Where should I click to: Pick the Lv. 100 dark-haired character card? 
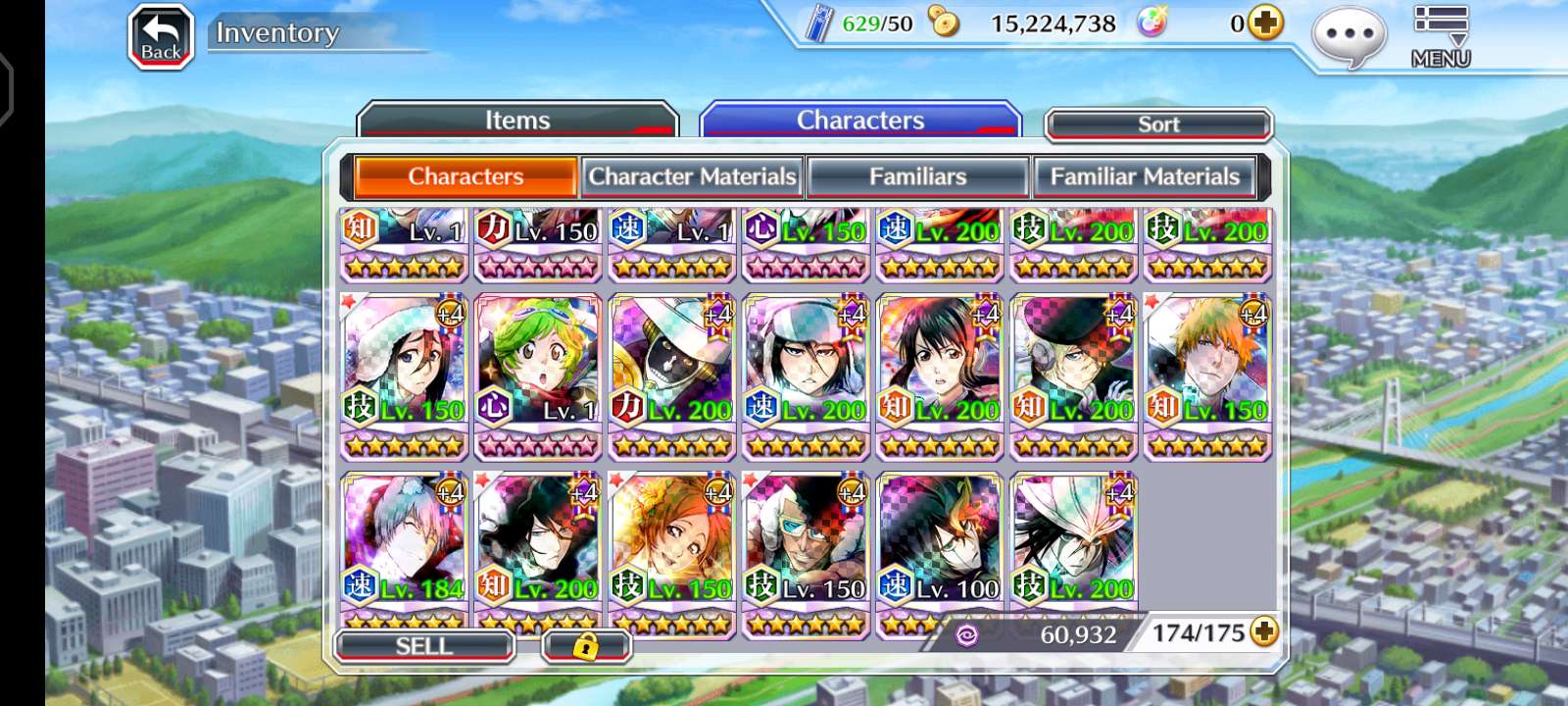pos(940,542)
